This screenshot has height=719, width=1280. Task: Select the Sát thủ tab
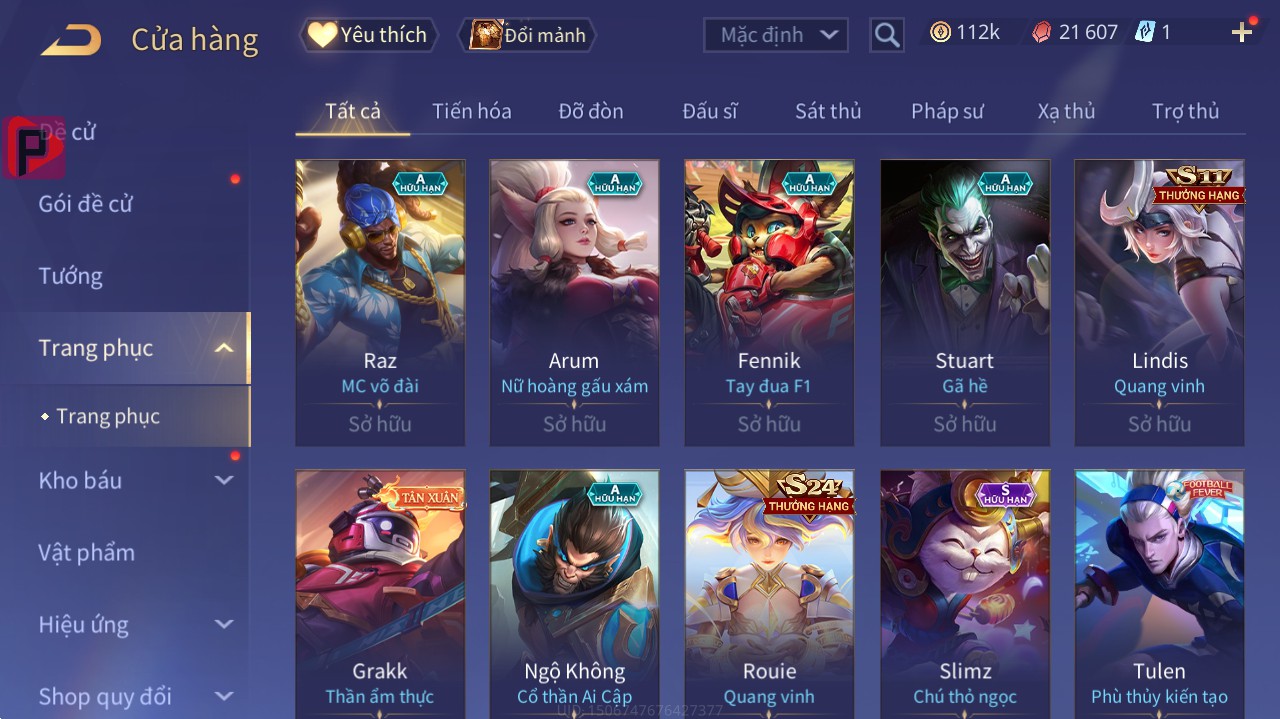click(828, 111)
